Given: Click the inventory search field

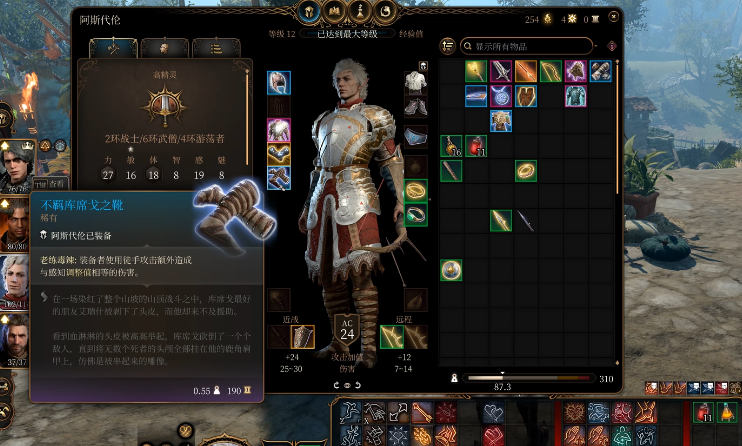Looking at the screenshot, I should click(x=532, y=46).
